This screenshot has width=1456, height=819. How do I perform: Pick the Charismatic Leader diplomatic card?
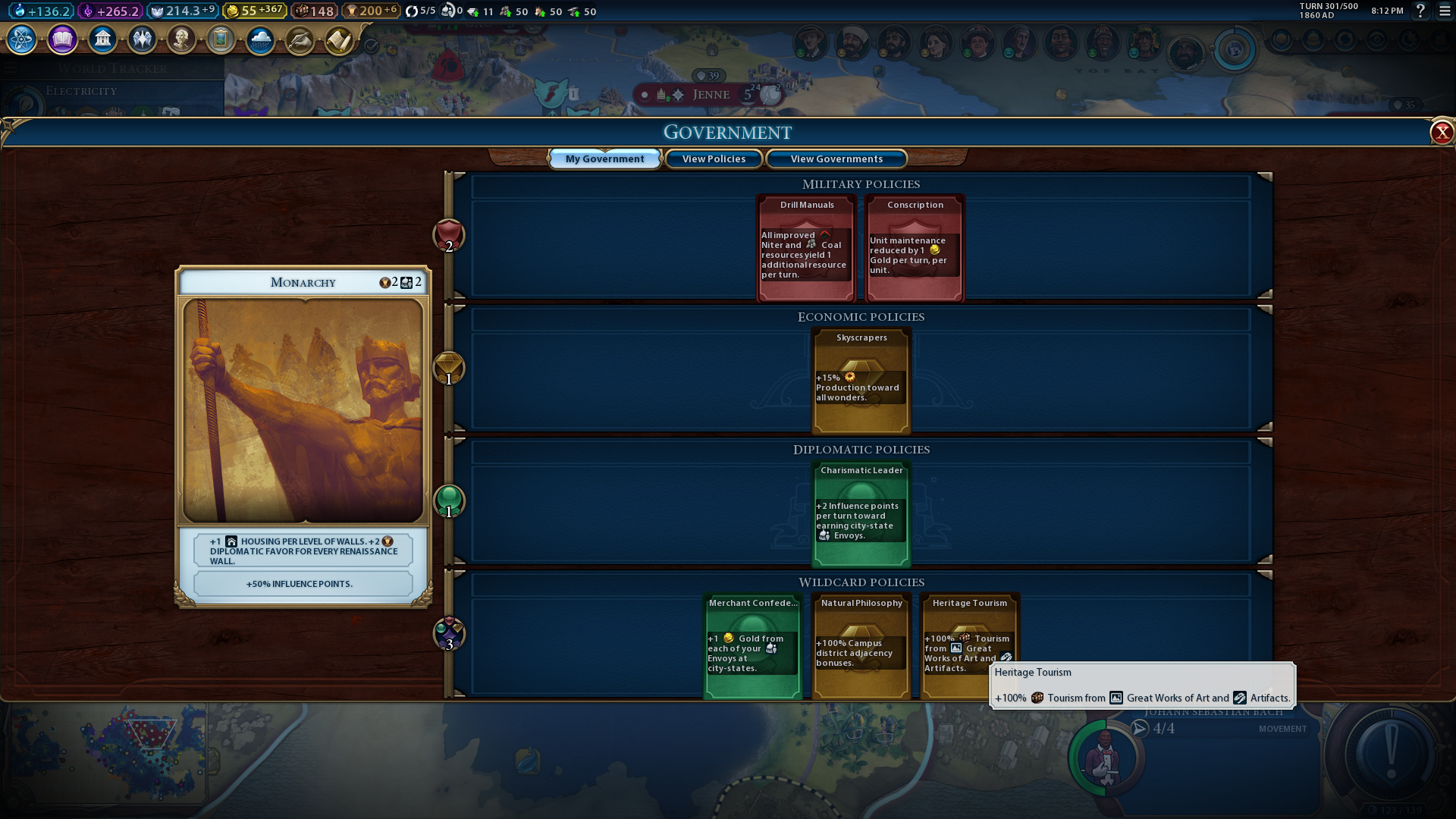[861, 513]
